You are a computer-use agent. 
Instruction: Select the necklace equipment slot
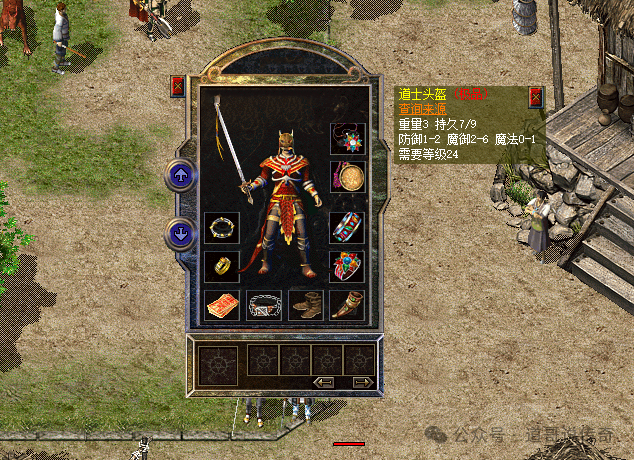pyautogui.click(x=347, y=139)
